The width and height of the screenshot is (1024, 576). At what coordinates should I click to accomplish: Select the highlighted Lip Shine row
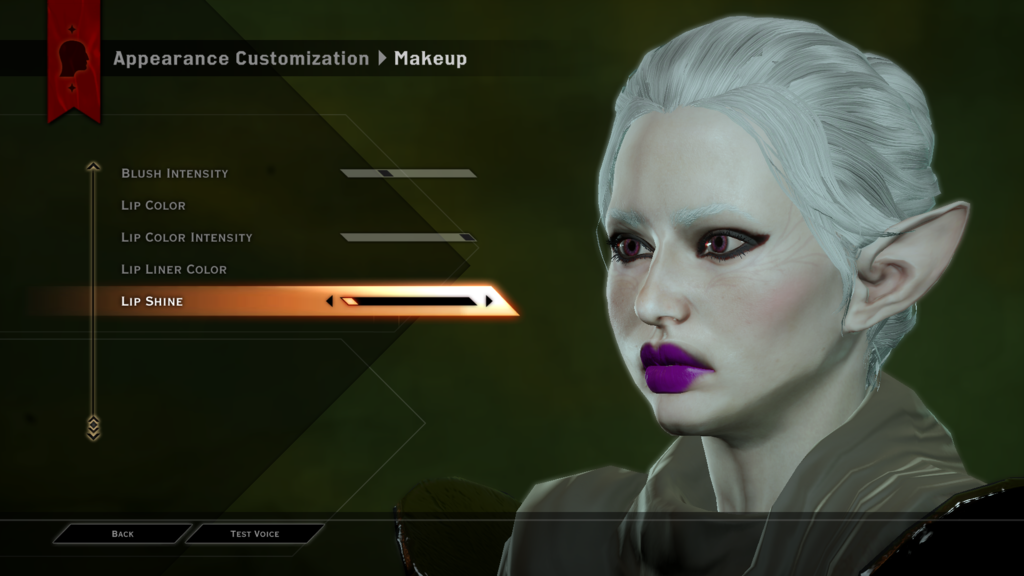click(x=153, y=301)
